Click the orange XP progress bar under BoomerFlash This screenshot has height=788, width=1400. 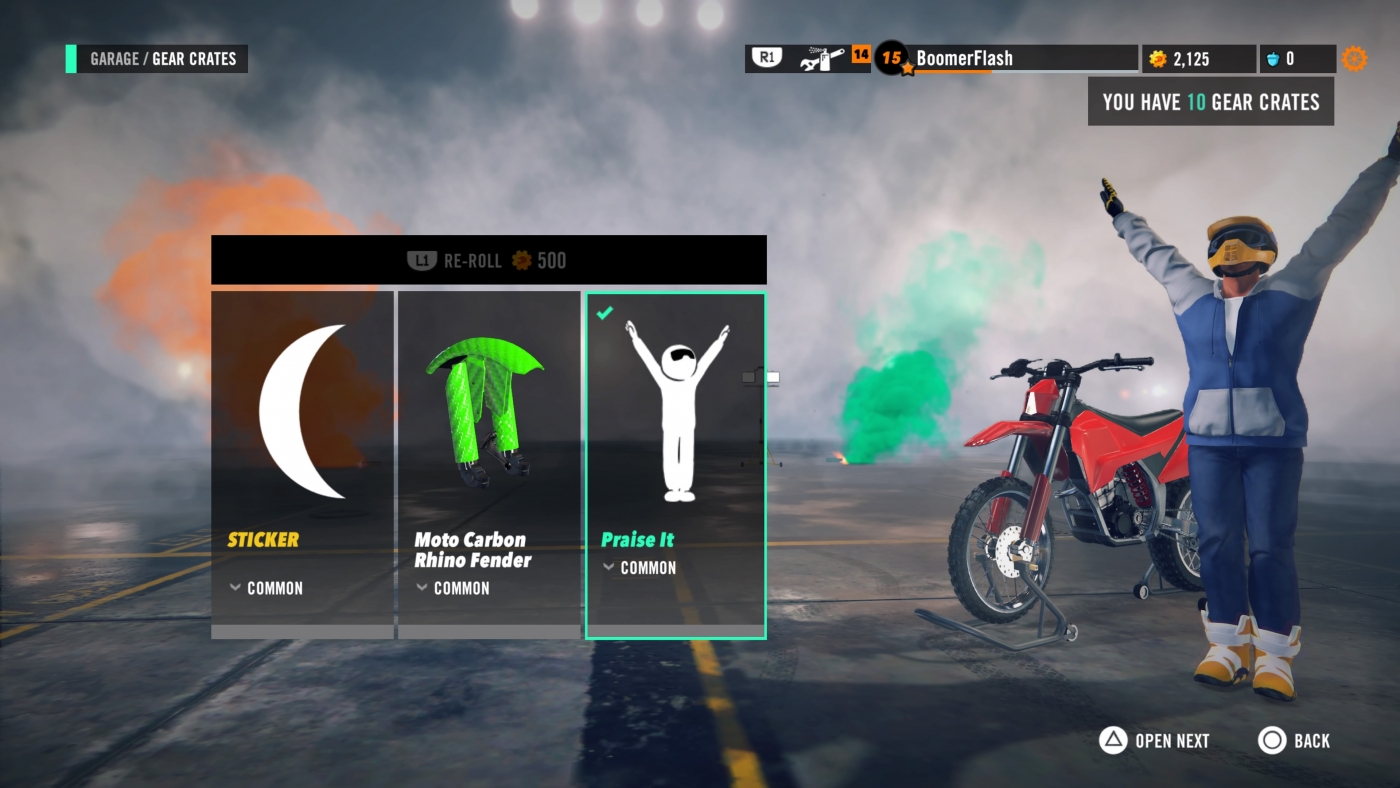click(955, 70)
